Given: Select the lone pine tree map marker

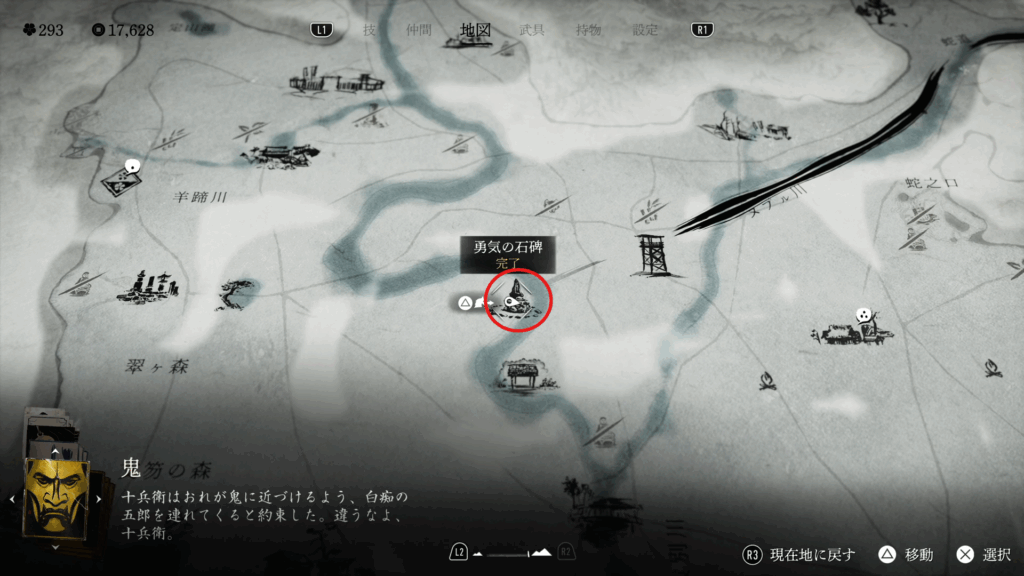Looking at the screenshot, I should pos(237,294).
